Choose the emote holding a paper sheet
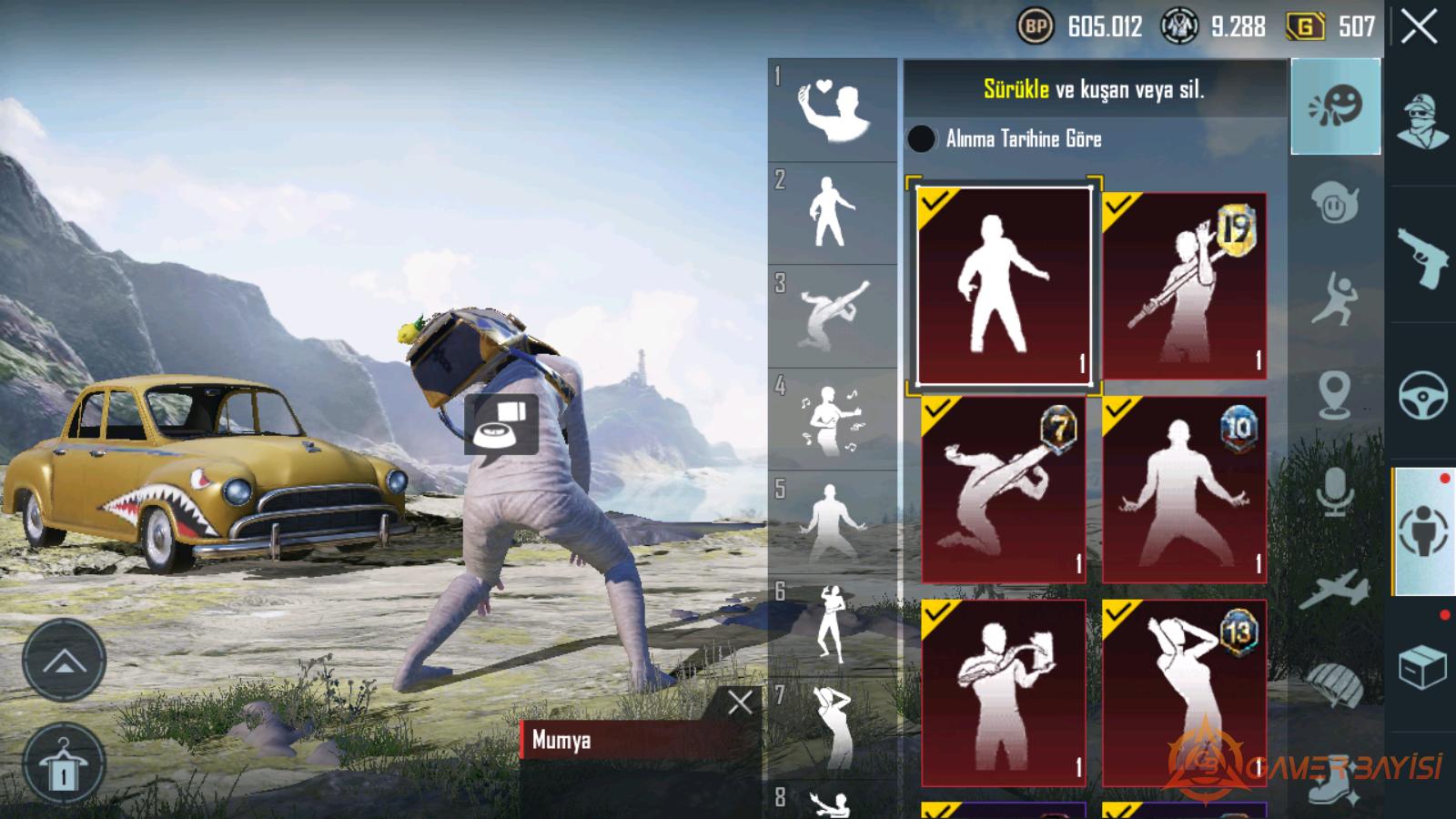The image size is (1456, 819). (1004, 693)
